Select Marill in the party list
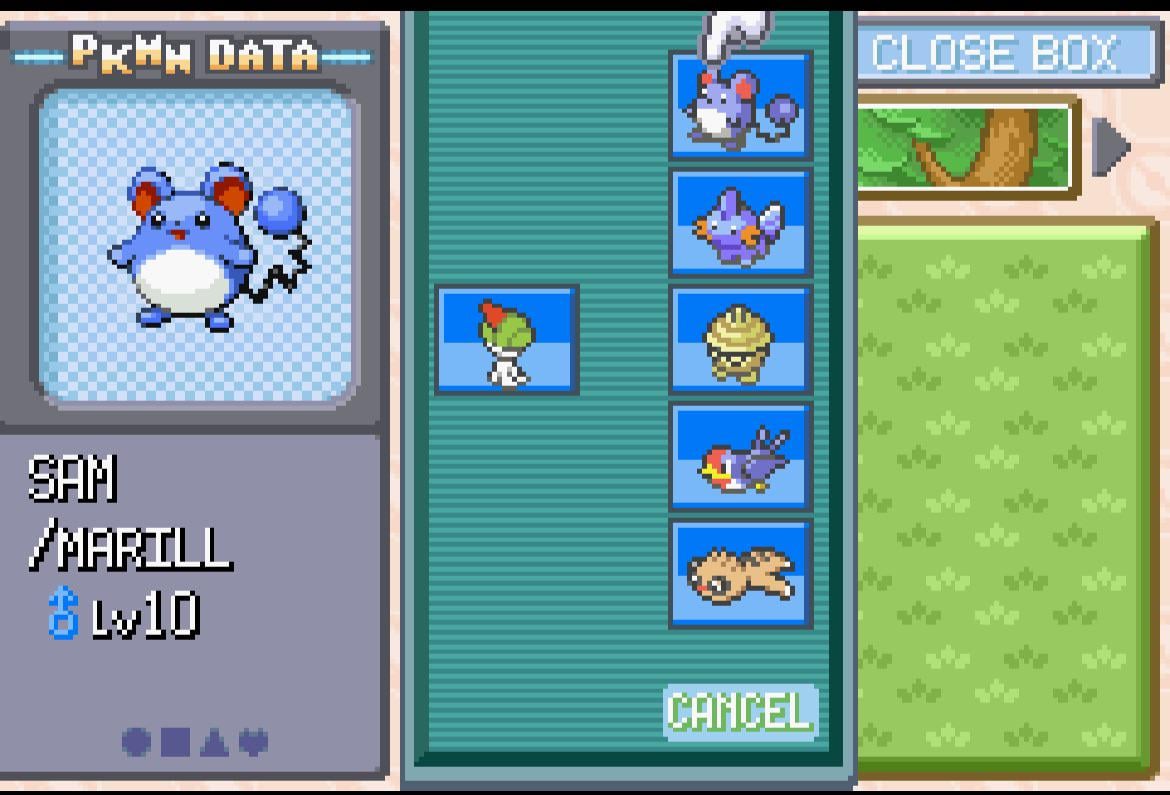Image resolution: width=1170 pixels, height=795 pixels. [740, 105]
